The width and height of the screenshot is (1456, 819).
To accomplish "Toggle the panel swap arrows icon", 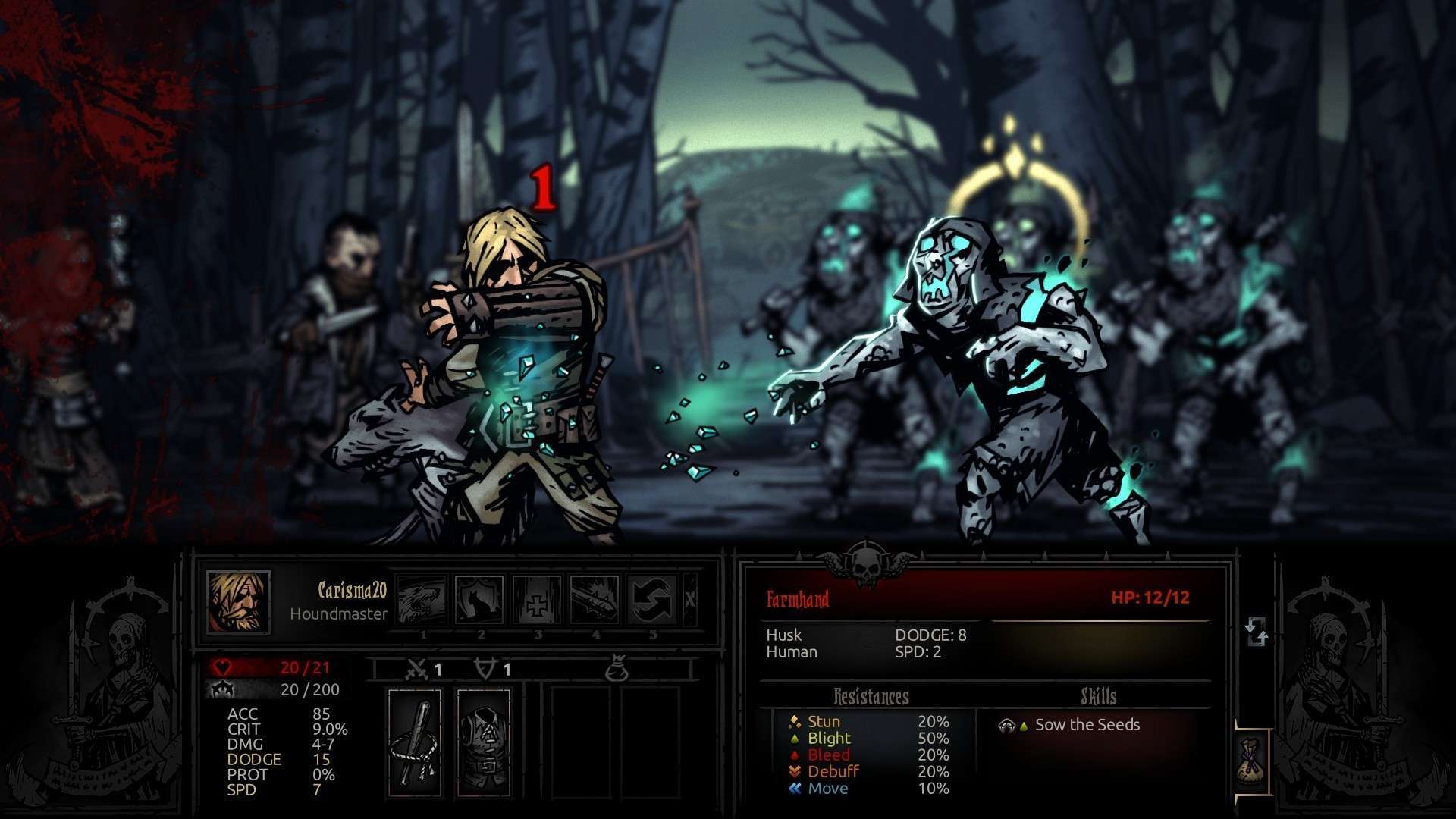I will [1256, 632].
